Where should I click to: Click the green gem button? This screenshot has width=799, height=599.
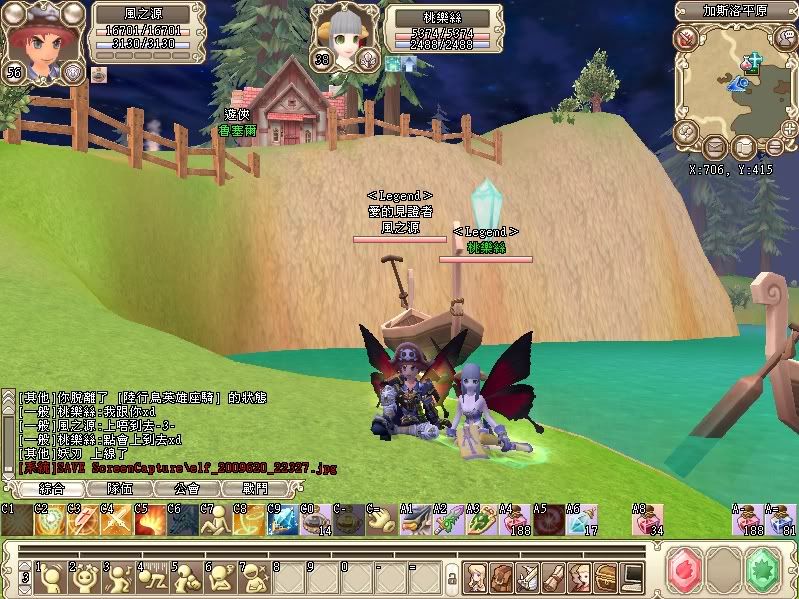click(766, 570)
